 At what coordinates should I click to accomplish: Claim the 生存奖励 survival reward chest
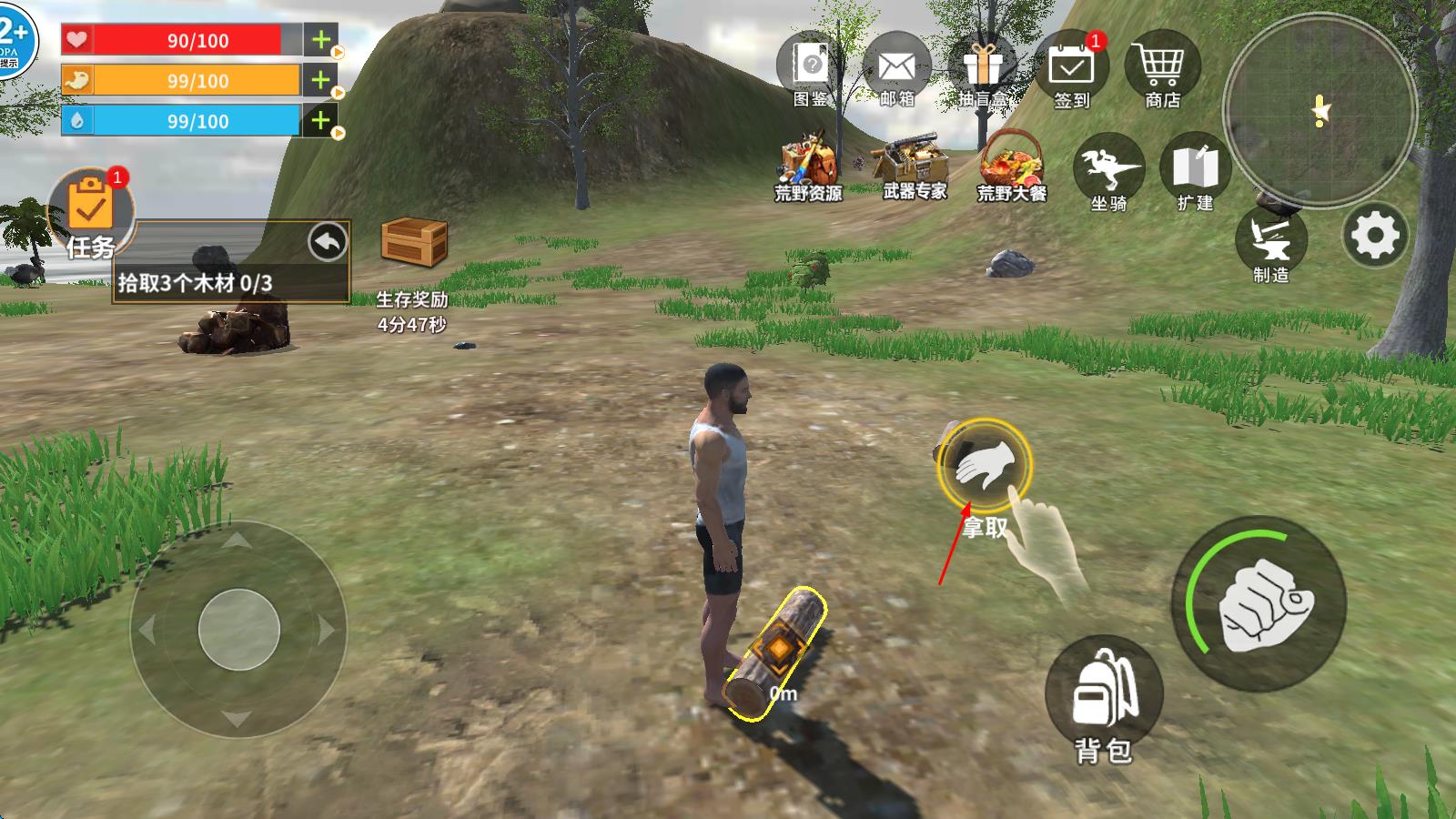[413, 243]
